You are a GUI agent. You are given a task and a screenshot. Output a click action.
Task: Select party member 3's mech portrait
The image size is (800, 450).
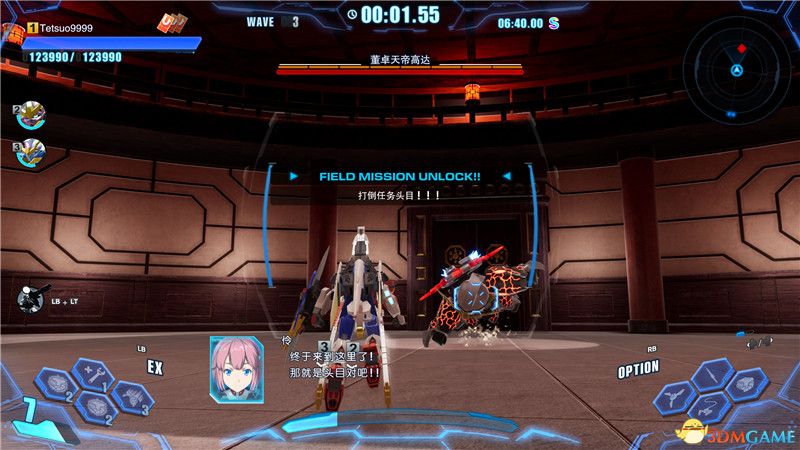tap(30, 154)
